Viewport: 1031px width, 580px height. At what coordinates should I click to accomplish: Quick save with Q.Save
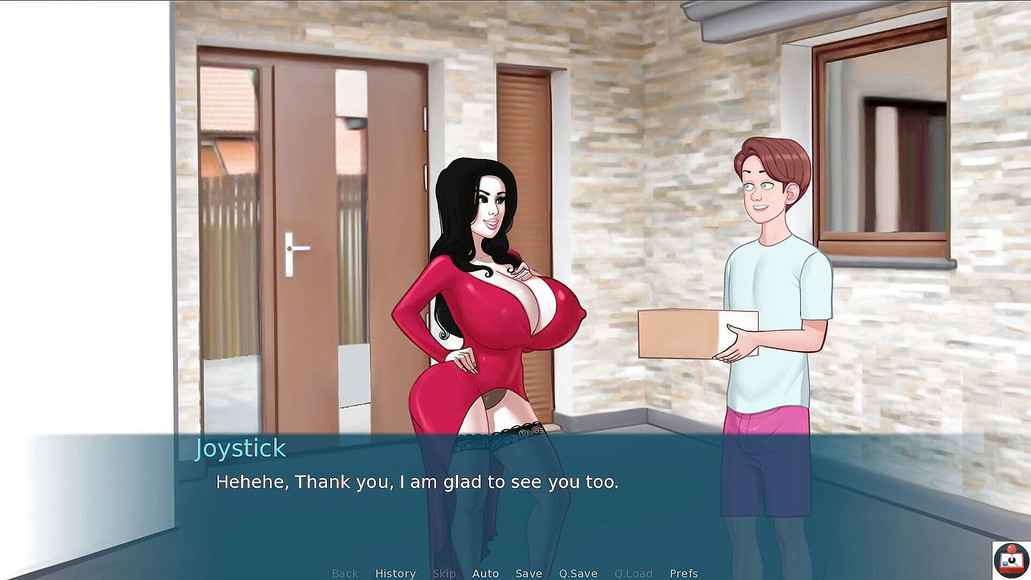[x=578, y=573]
